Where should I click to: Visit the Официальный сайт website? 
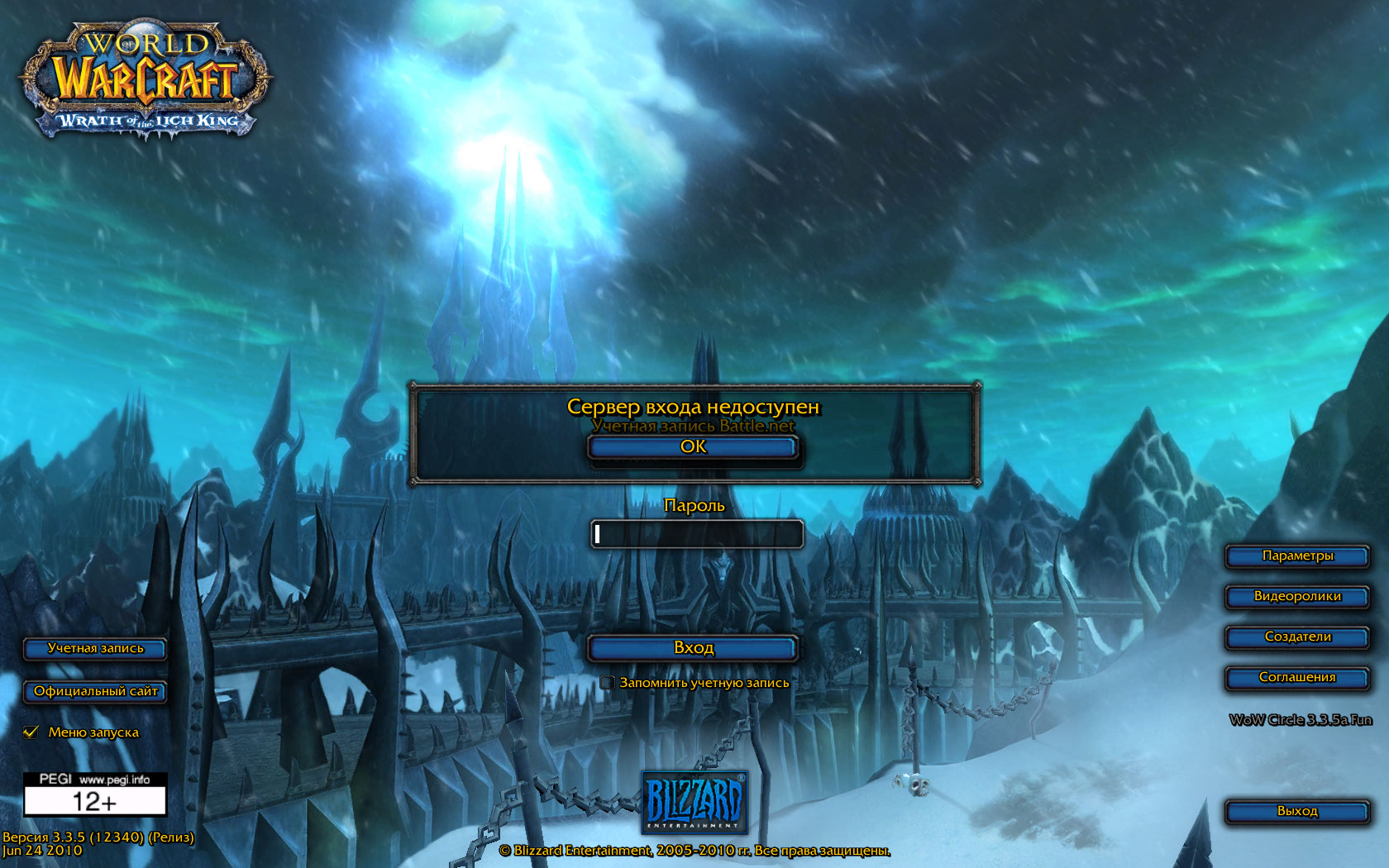coord(95,692)
